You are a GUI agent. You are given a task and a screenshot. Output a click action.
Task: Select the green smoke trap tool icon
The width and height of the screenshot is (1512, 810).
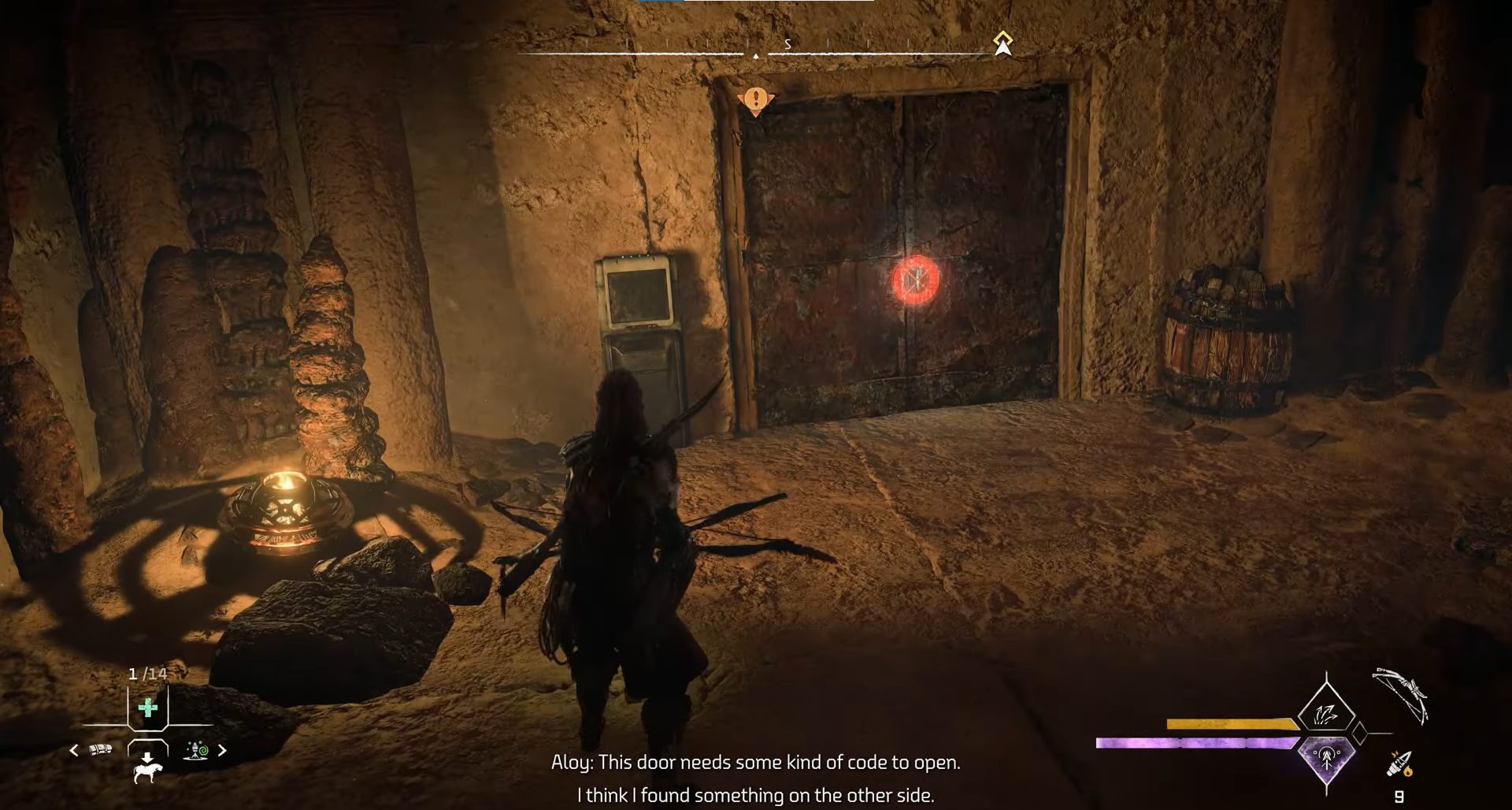196,750
